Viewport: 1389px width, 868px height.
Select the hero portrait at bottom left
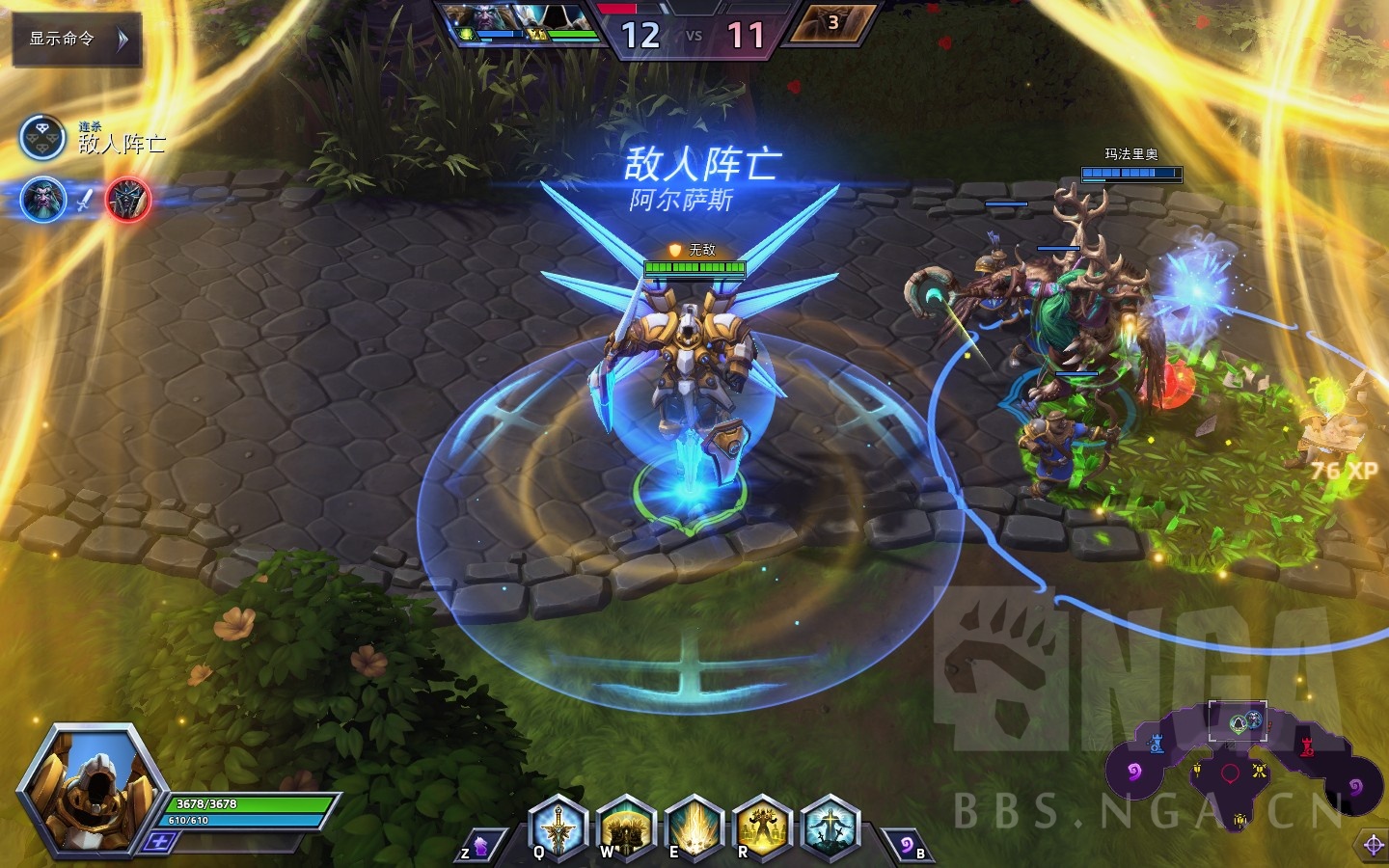click(x=92, y=791)
